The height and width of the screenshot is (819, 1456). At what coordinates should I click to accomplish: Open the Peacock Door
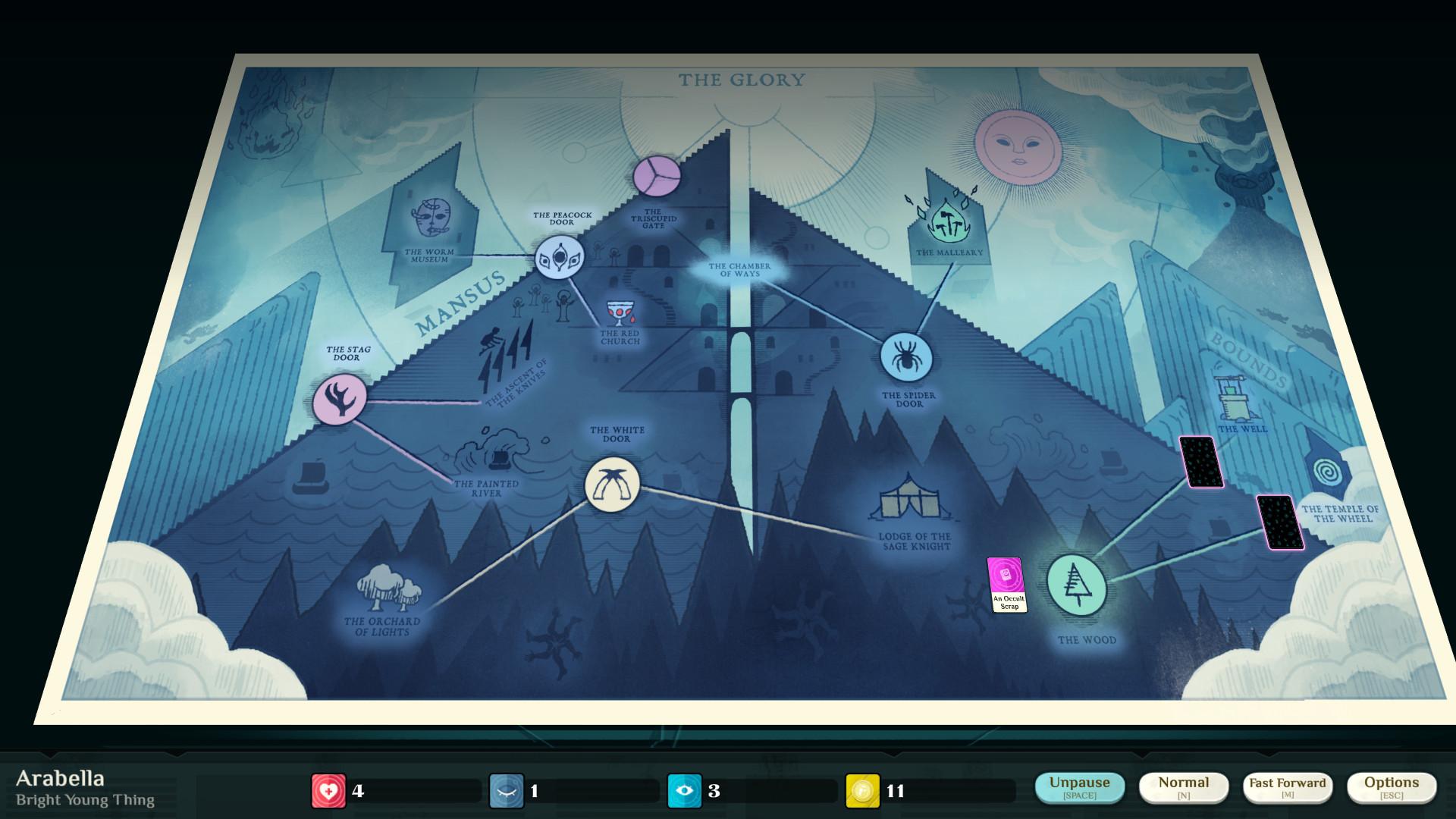pos(560,258)
